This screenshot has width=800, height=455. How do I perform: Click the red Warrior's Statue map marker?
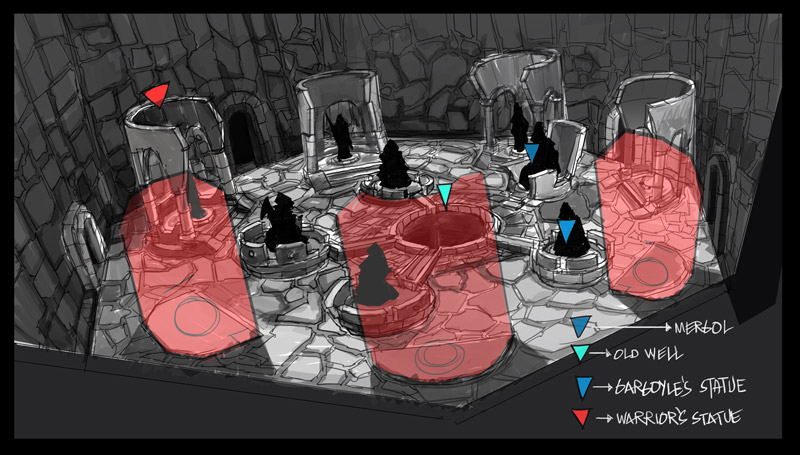(x=156, y=95)
